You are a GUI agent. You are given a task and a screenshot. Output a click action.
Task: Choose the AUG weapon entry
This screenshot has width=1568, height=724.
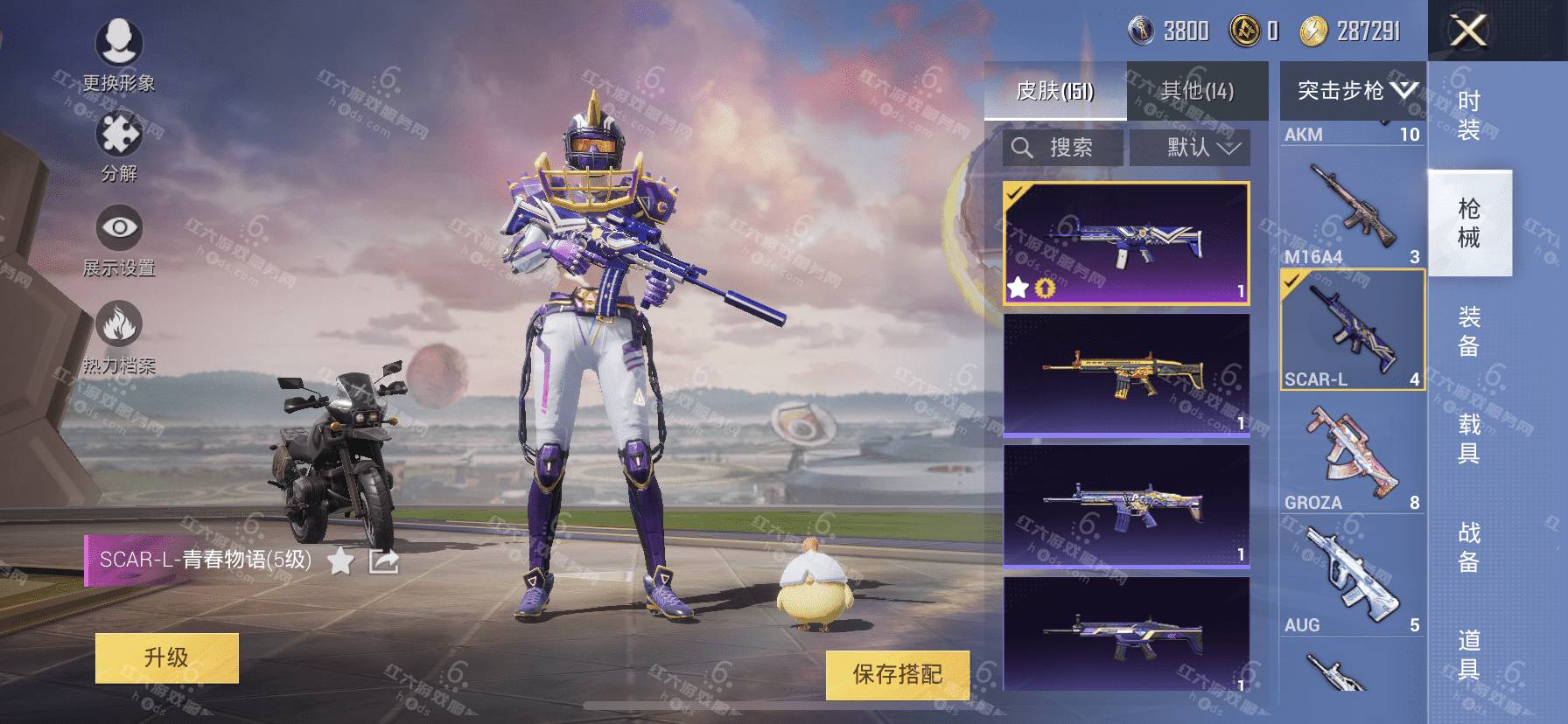tap(1353, 577)
